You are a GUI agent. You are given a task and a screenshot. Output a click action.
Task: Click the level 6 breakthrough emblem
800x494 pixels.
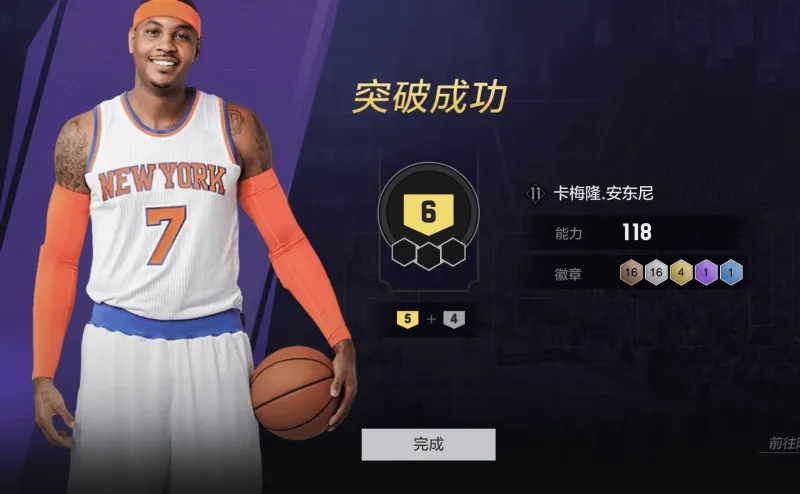[x=428, y=213]
